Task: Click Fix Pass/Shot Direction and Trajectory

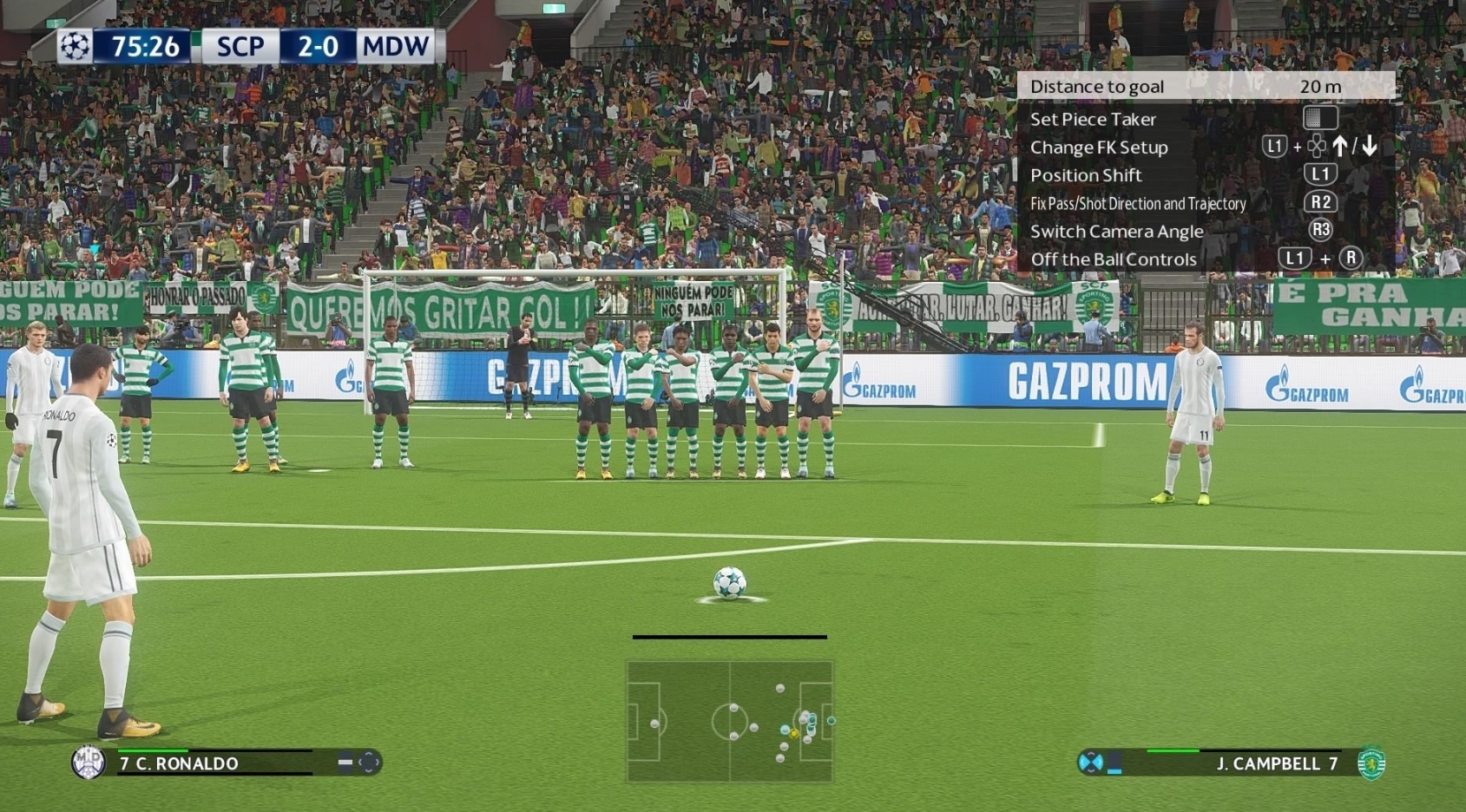Action: [x=1137, y=204]
